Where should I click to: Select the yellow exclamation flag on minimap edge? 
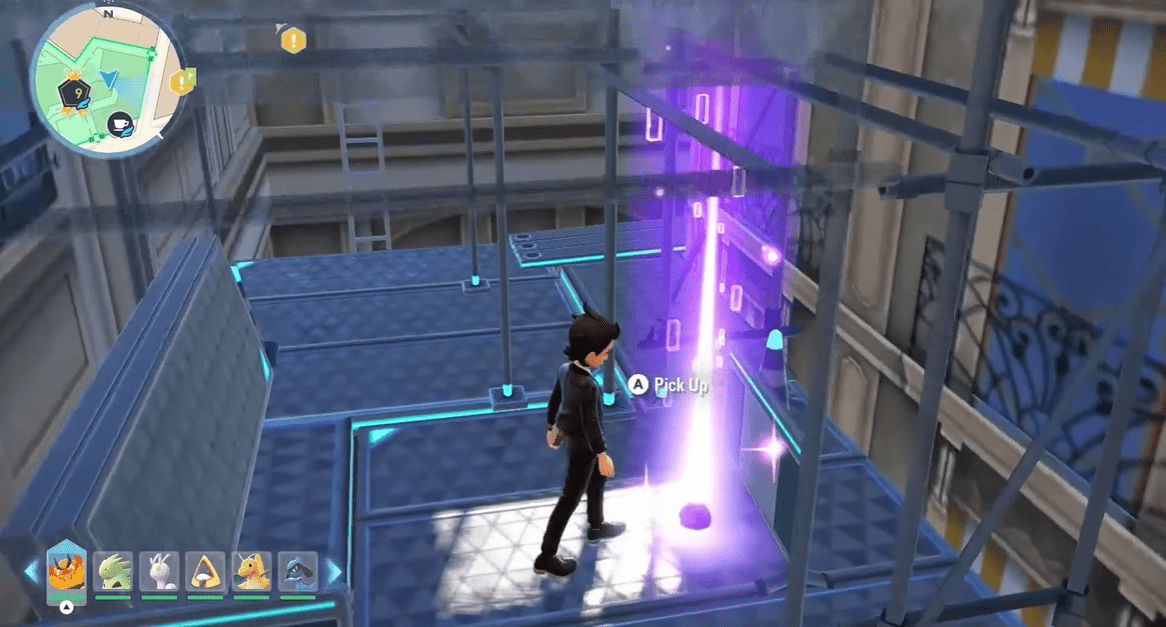(x=182, y=81)
